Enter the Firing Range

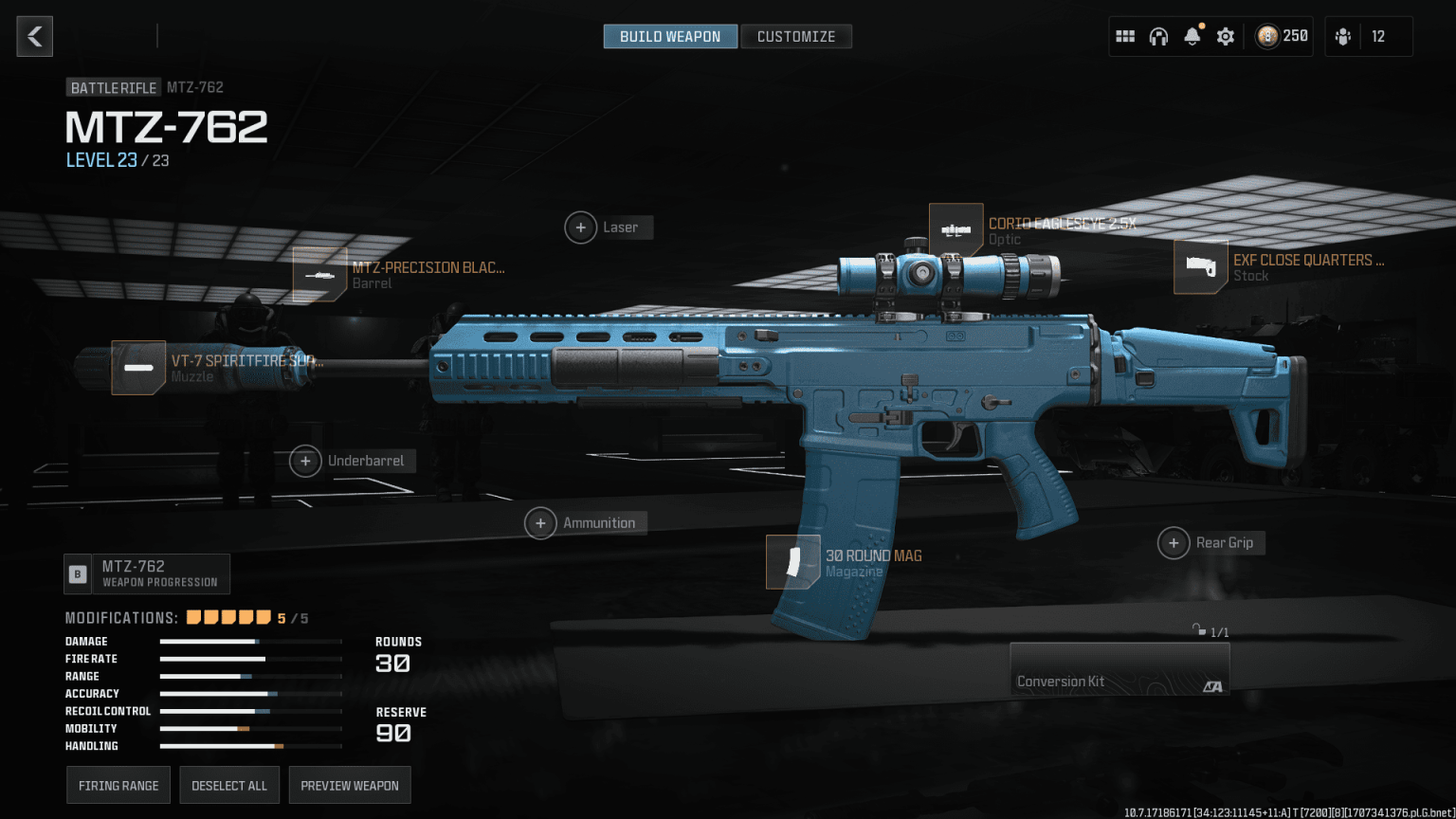point(118,785)
